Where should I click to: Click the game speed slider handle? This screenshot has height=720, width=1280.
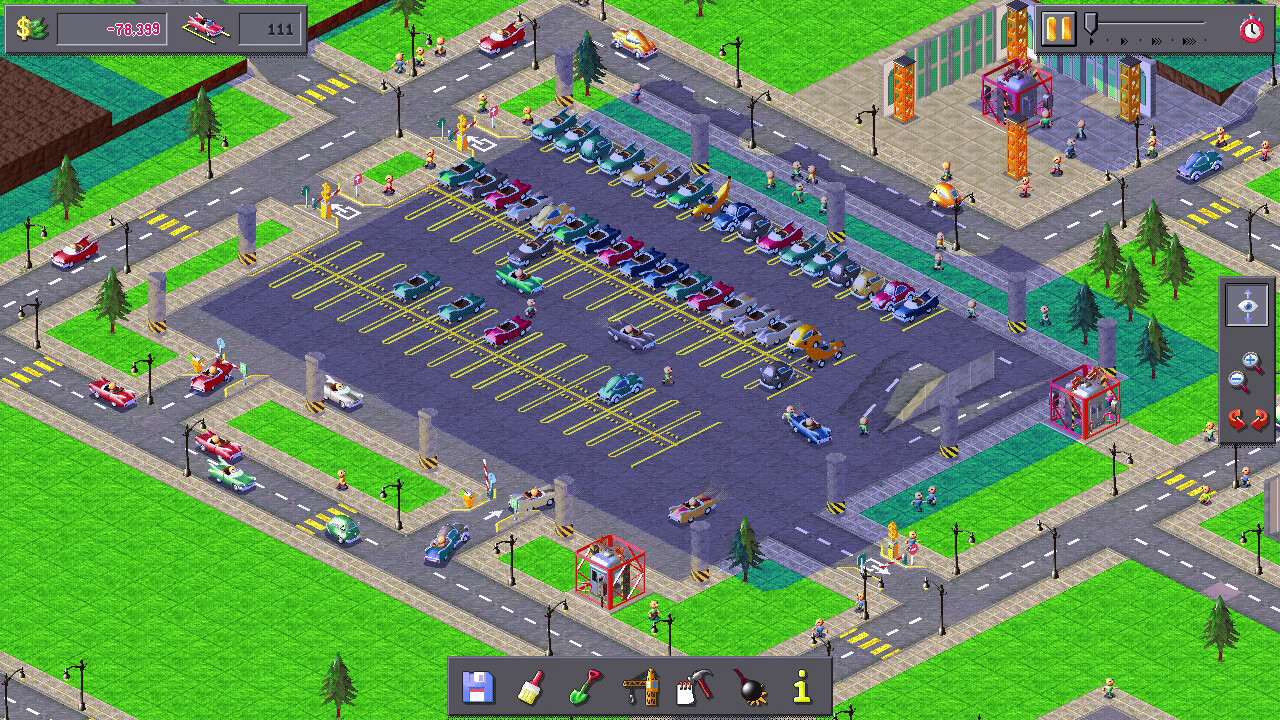[1091, 24]
